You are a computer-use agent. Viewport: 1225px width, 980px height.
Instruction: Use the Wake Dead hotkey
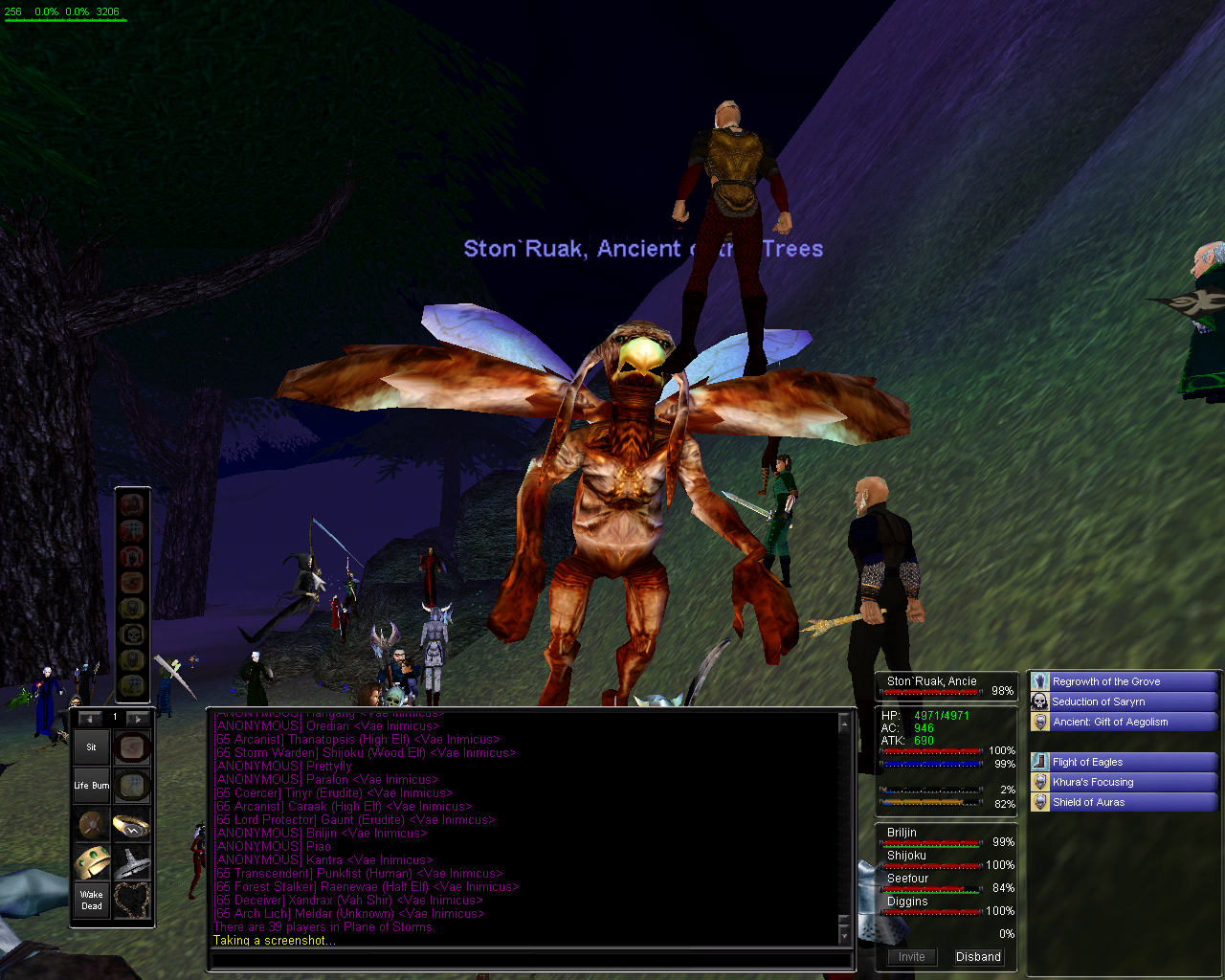pos(92,901)
